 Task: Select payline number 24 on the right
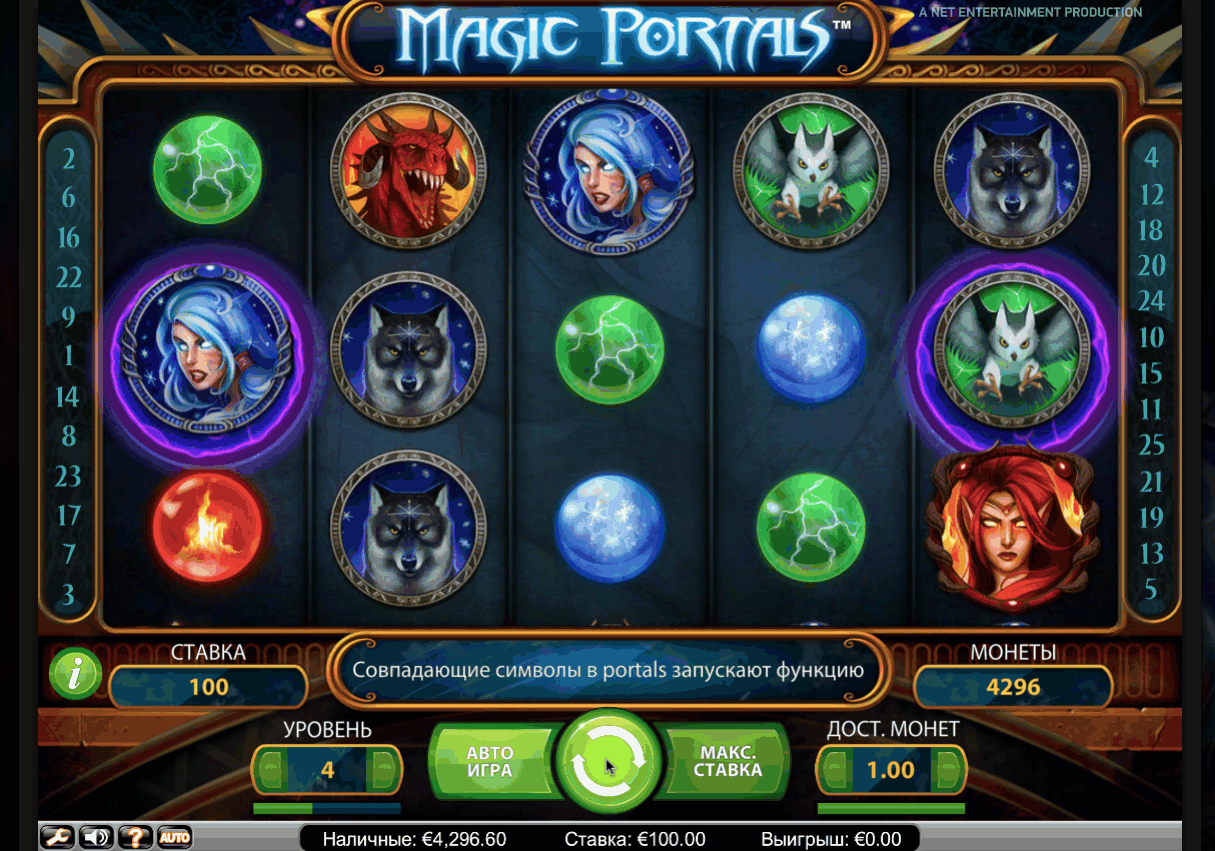[1152, 300]
